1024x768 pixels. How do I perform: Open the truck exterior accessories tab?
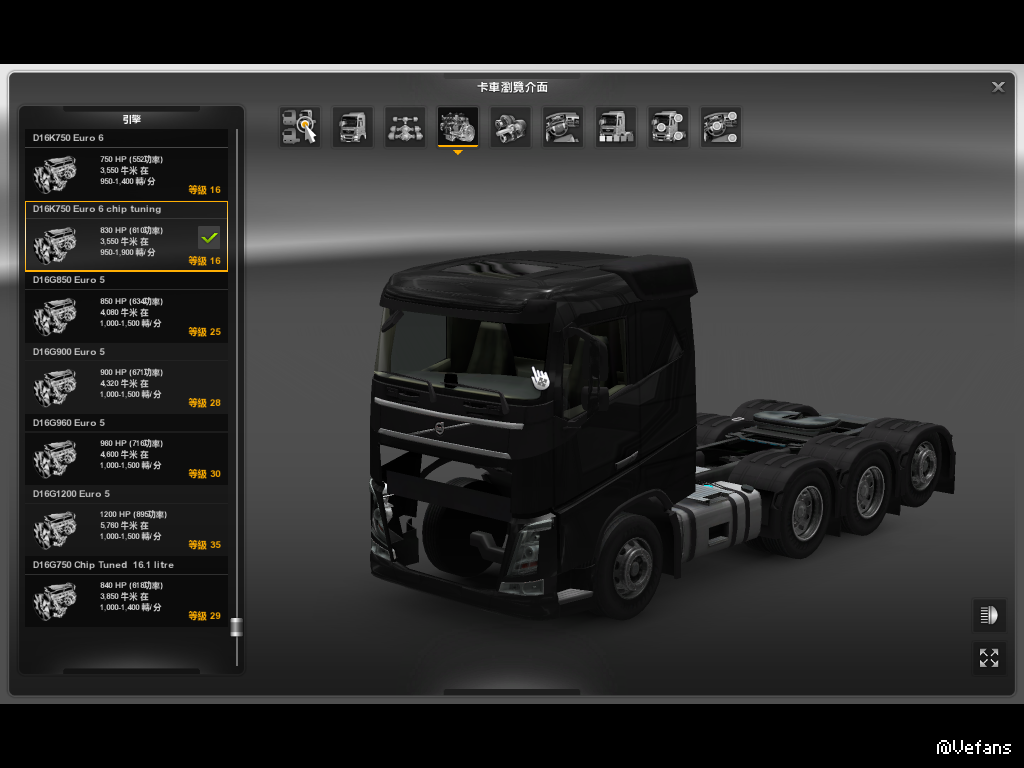point(668,127)
